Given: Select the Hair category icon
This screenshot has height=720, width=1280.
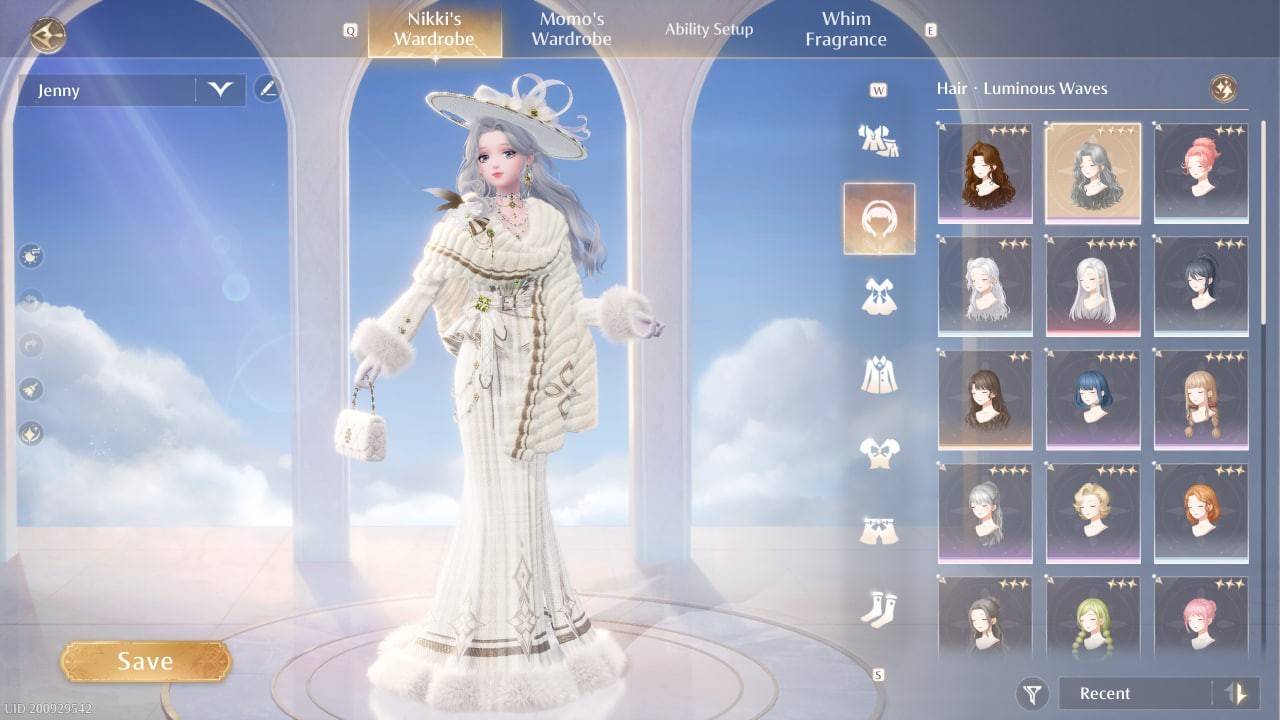Looking at the screenshot, I should (x=879, y=218).
